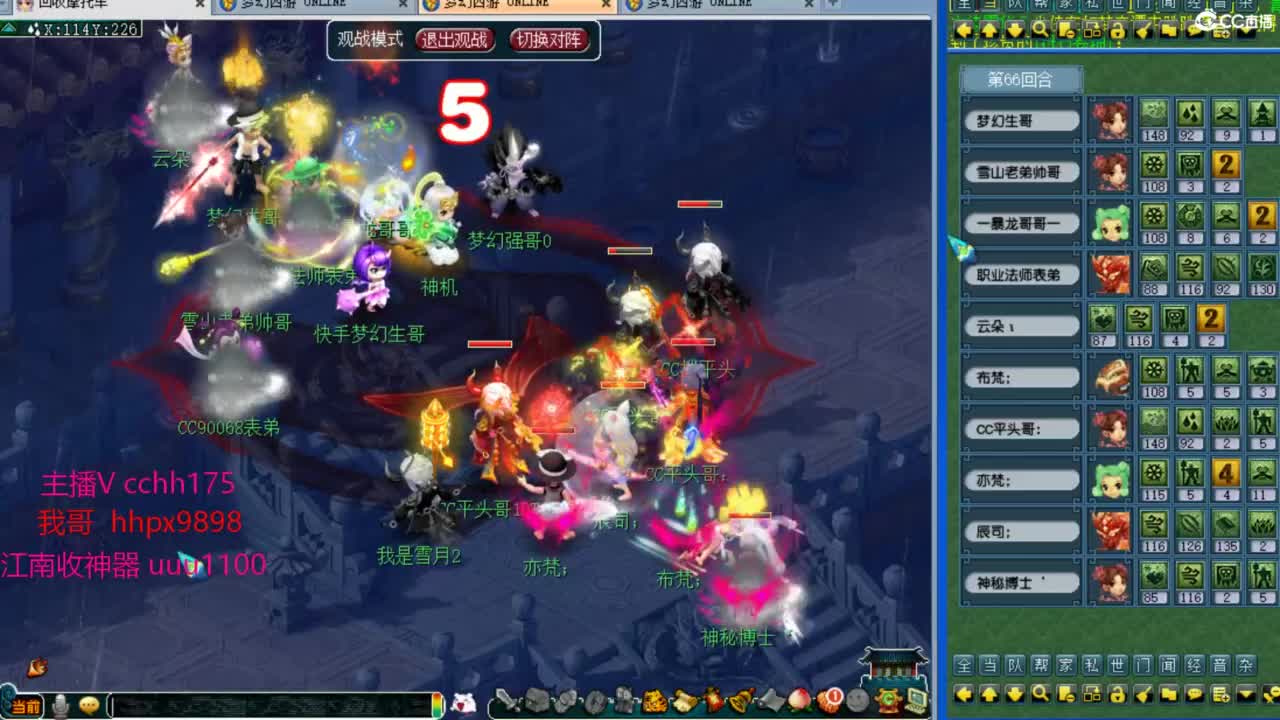1280x720 pixels.
Task: Click the computer monitor icon in the action bar
Action: point(916,700)
